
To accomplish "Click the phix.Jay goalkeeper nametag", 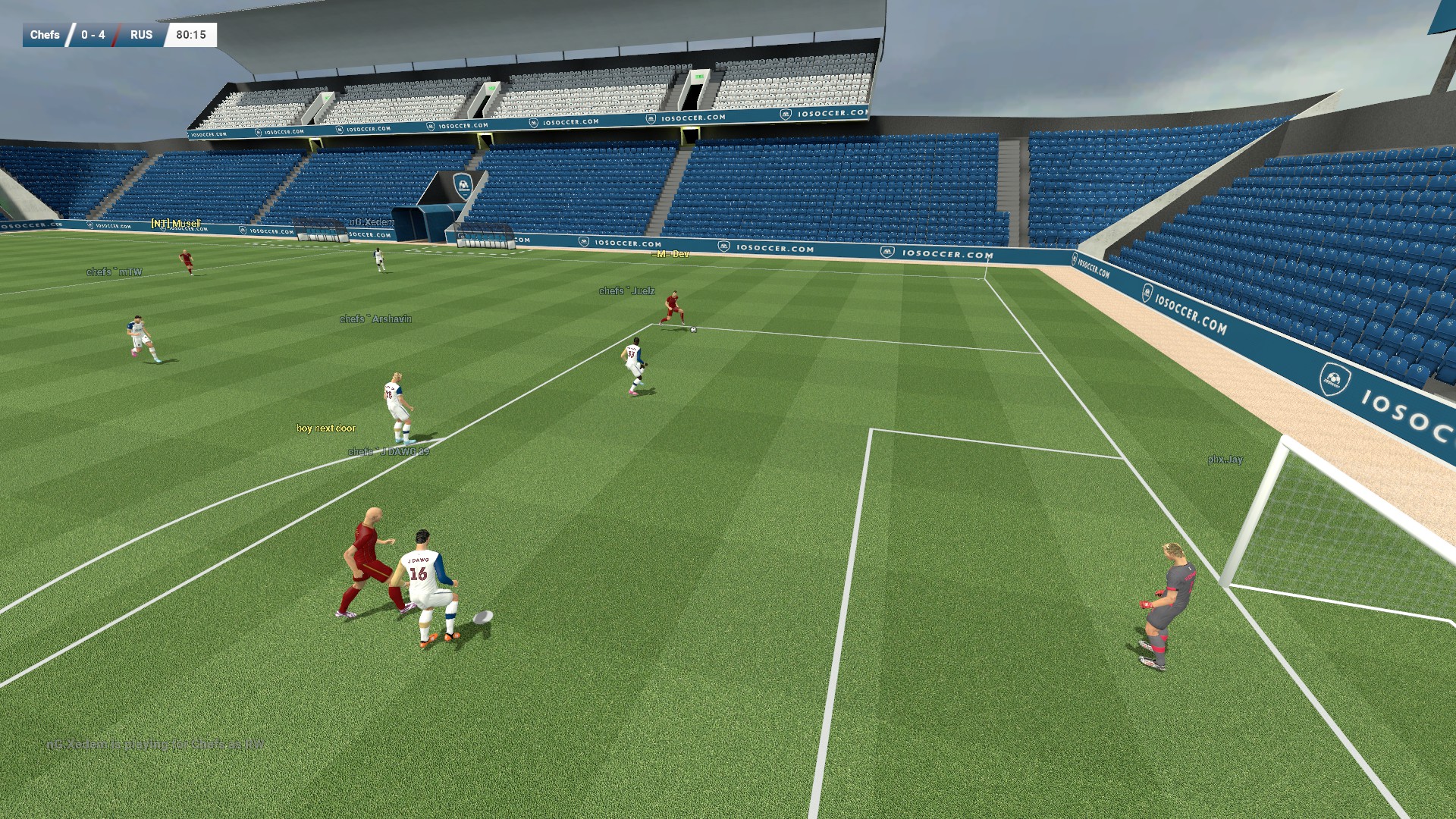I will tap(1225, 460).
